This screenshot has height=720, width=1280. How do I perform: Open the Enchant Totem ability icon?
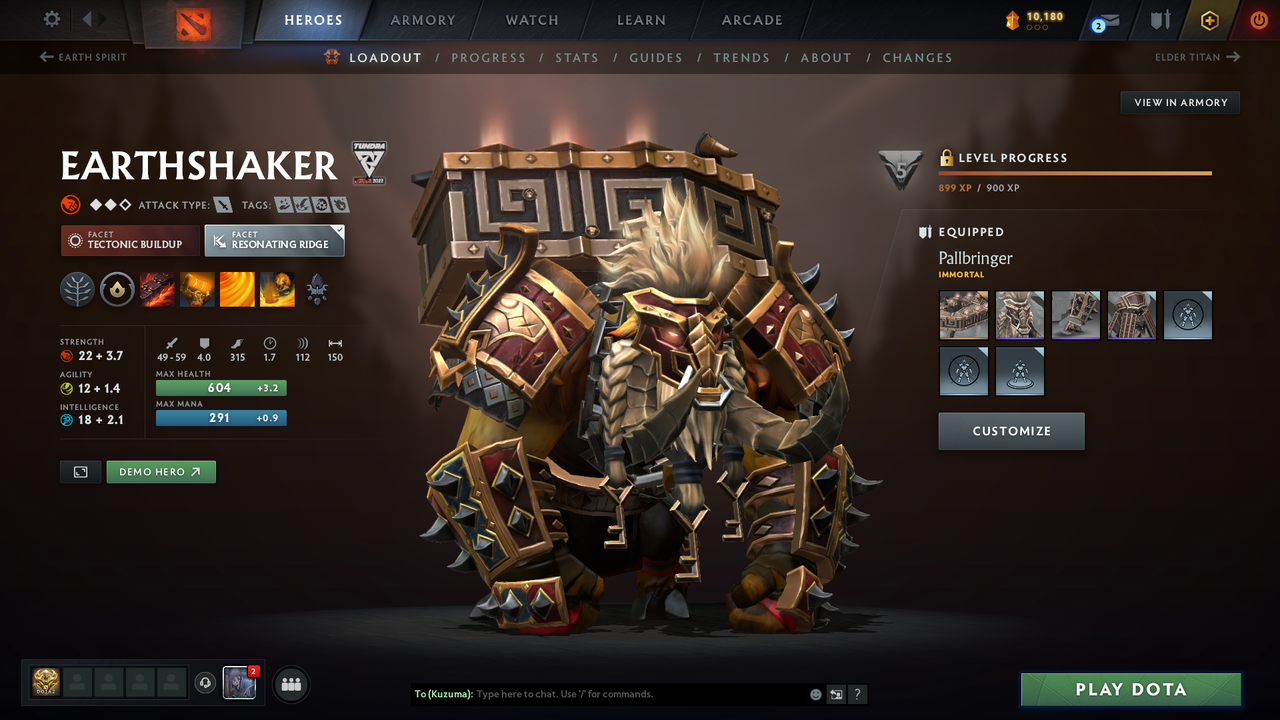196,290
